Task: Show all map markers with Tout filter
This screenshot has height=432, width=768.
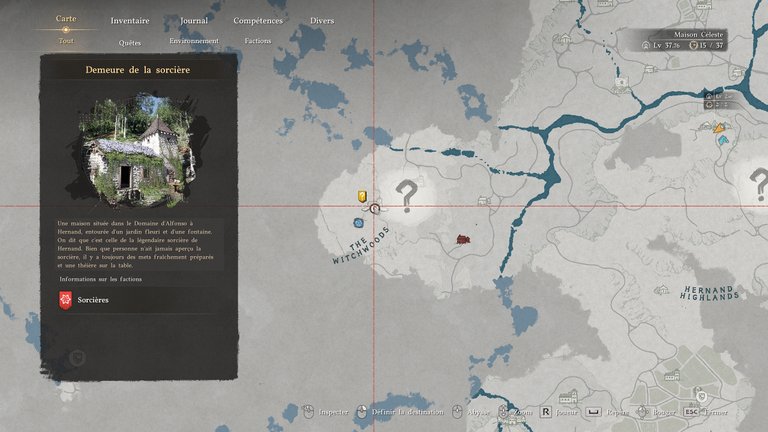Action: (66, 41)
